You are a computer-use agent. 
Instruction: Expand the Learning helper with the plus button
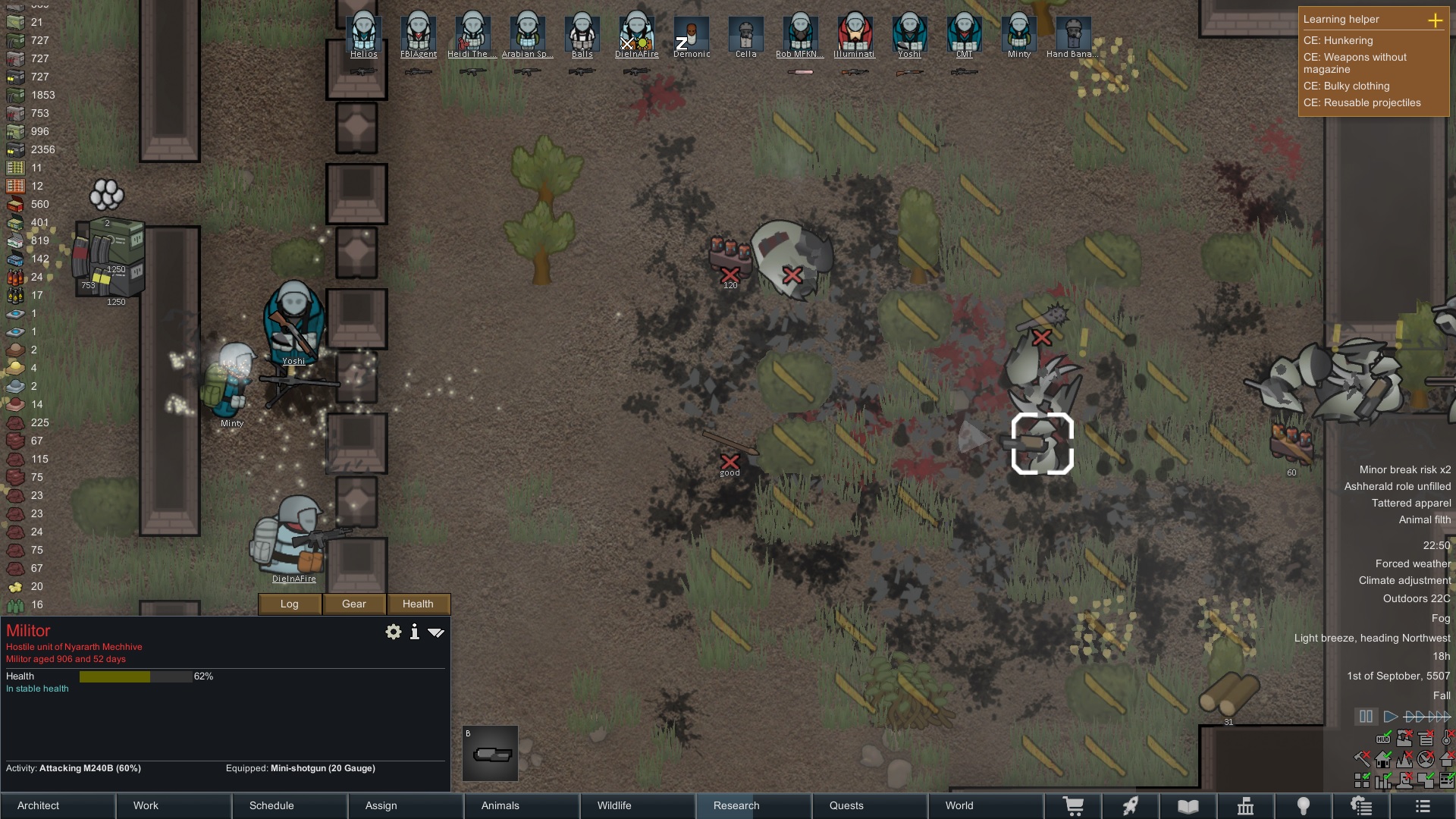coord(1436,21)
